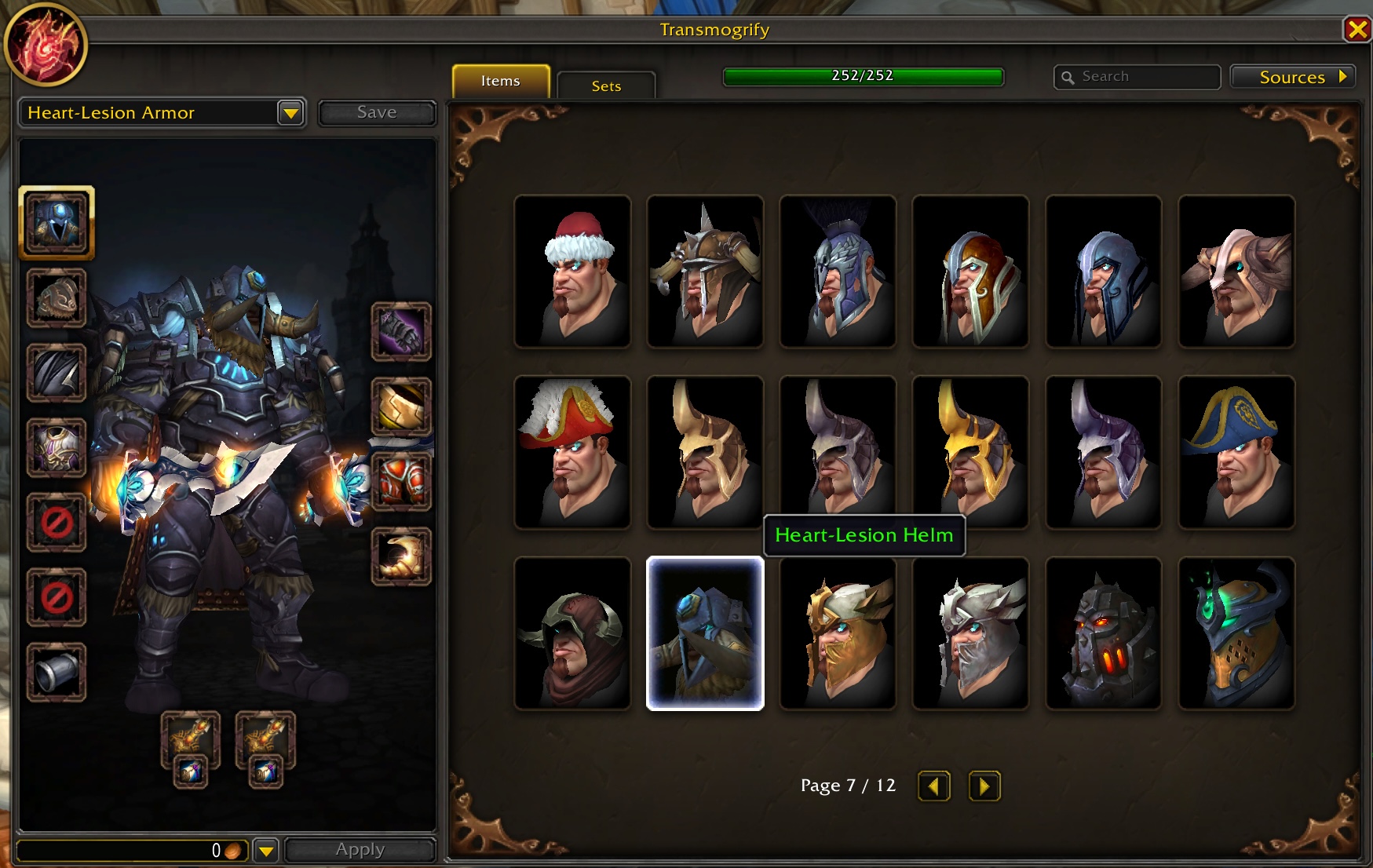The image size is (1373, 868).
Task: Open the cost dropdown arrow beside gold
Action: point(266,850)
